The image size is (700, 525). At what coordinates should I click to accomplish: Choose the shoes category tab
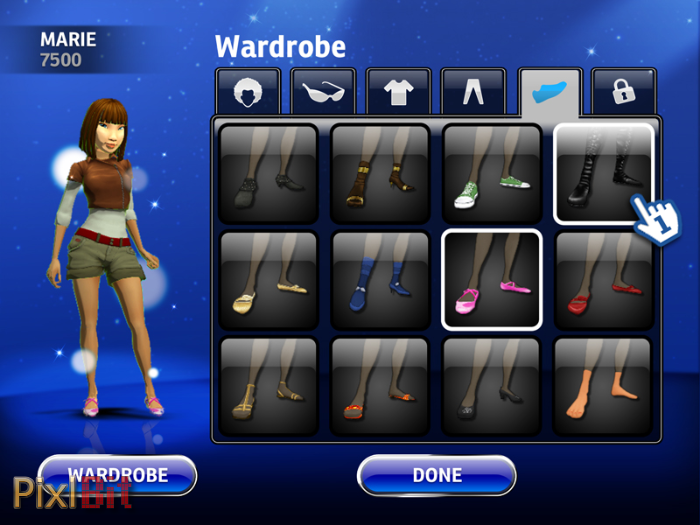[549, 92]
